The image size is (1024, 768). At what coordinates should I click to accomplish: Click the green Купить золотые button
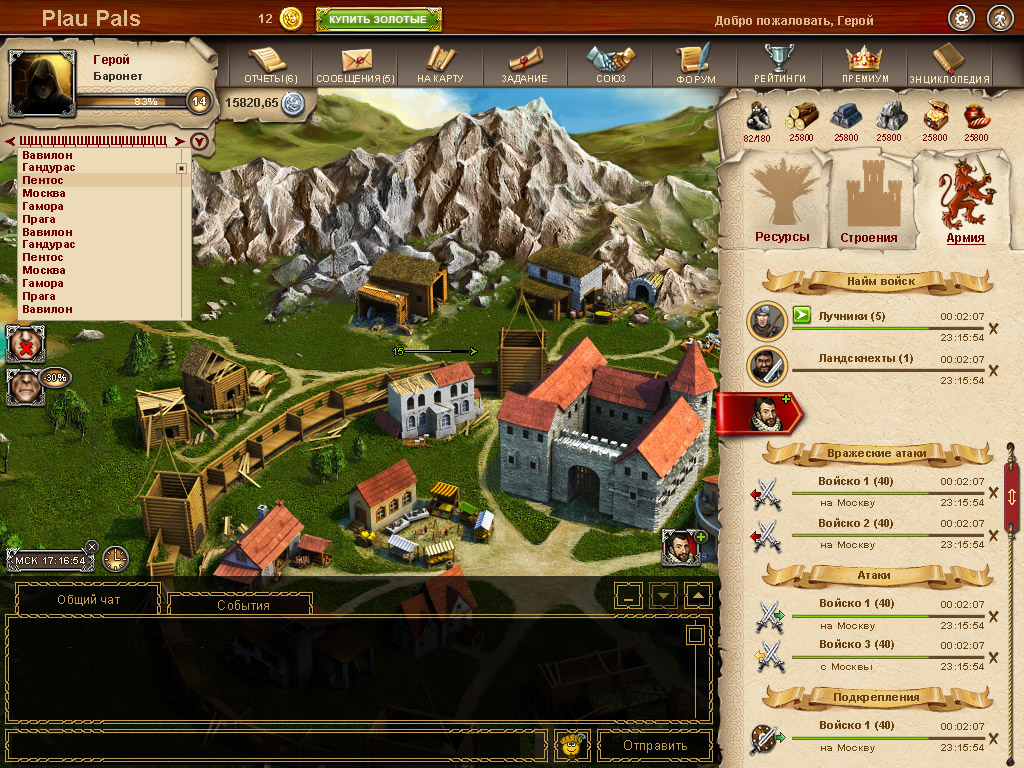pos(378,19)
